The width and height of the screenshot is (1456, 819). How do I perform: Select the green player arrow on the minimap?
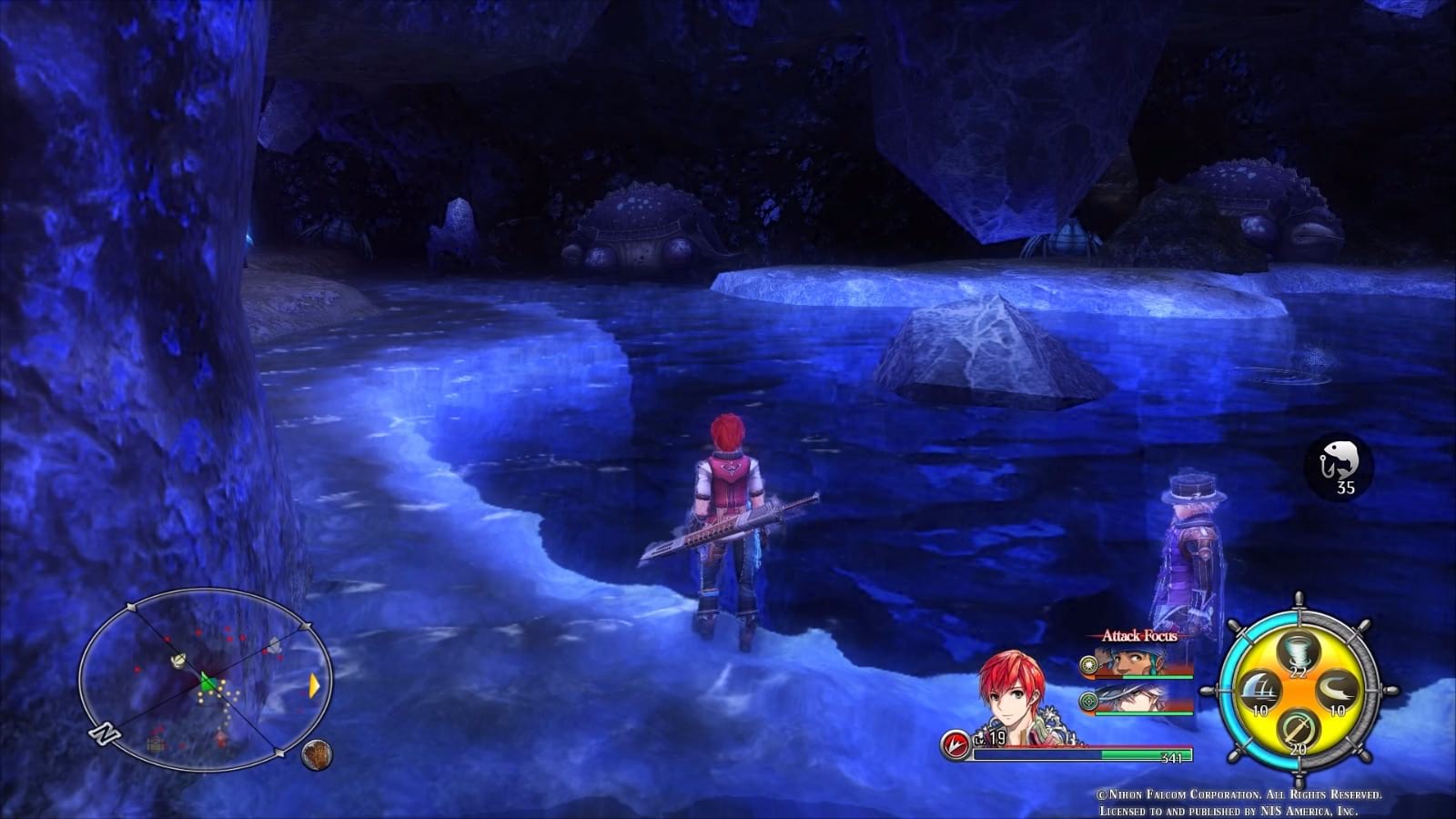click(207, 682)
